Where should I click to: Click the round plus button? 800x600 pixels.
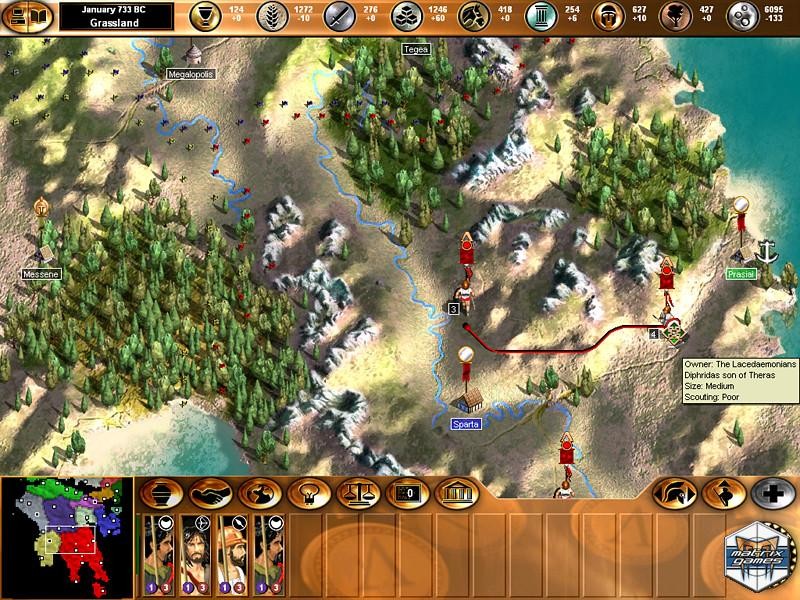(x=771, y=493)
